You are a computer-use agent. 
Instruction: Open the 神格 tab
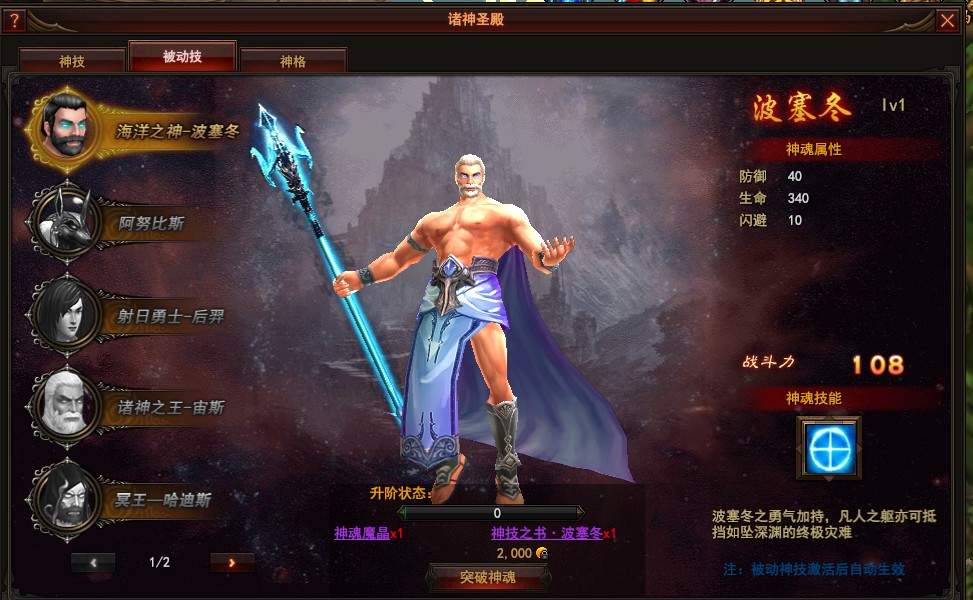tap(293, 61)
